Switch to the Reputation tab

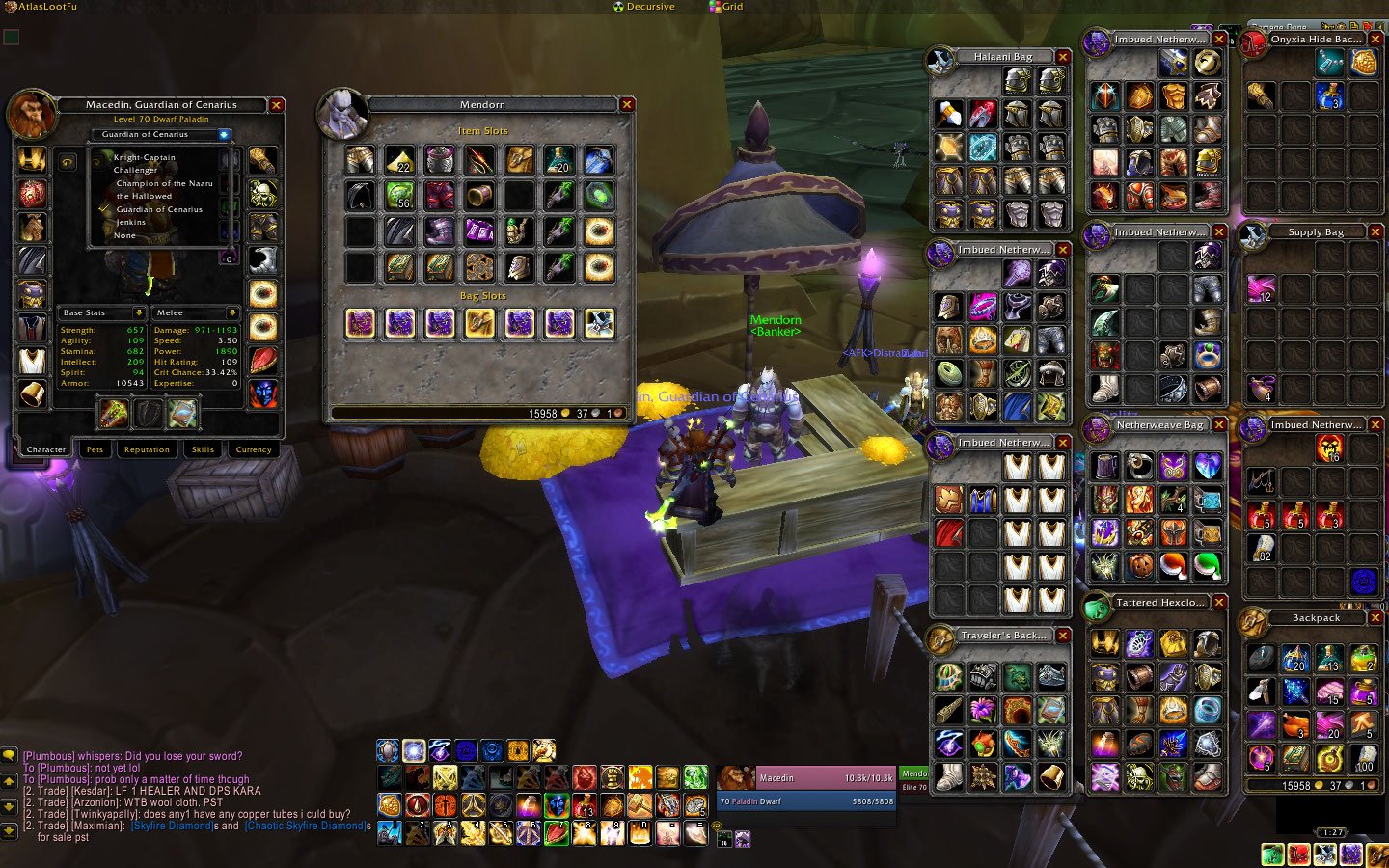pyautogui.click(x=147, y=449)
